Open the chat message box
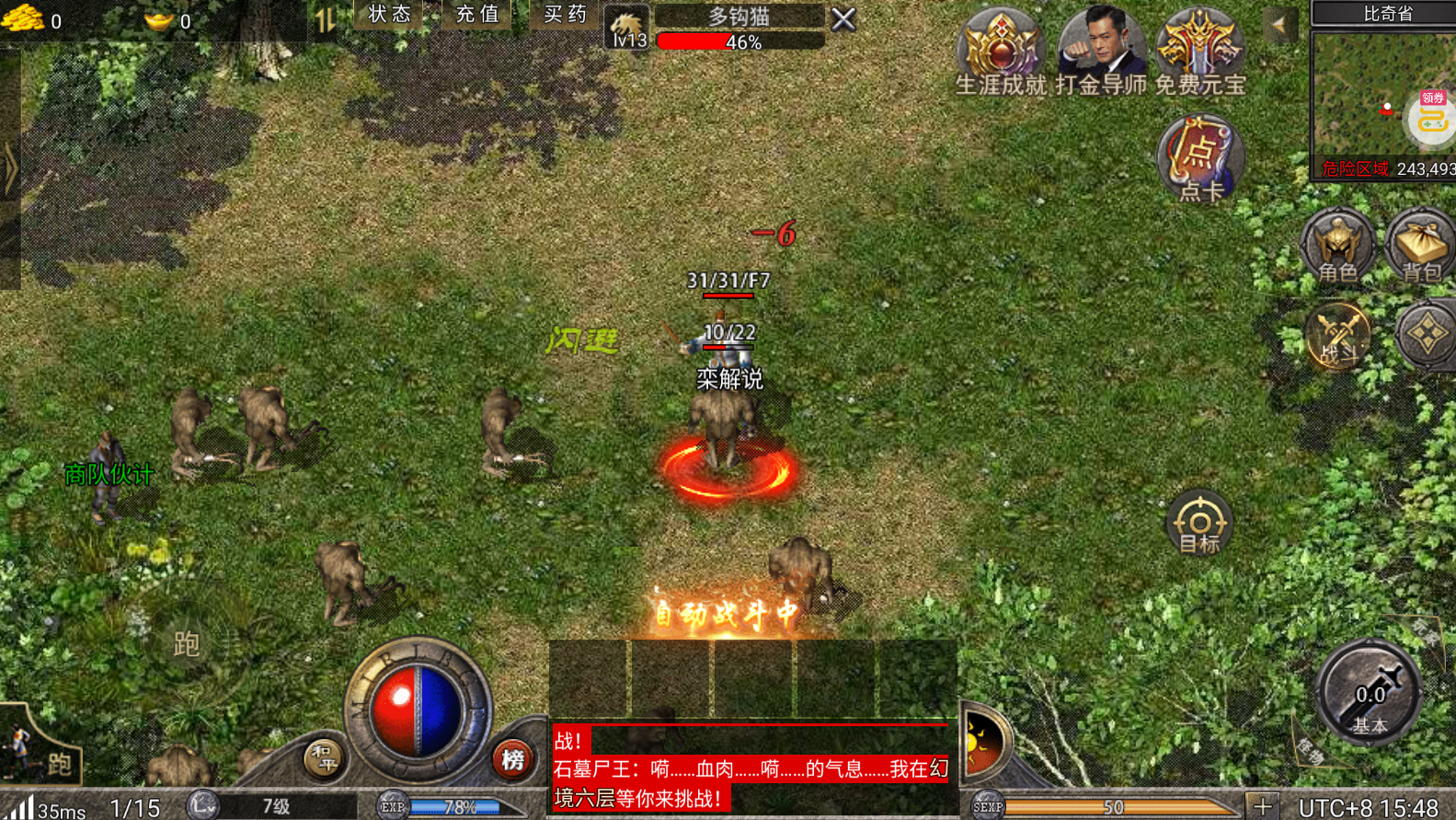Screen dimensions: 1456x820 tap(751, 769)
